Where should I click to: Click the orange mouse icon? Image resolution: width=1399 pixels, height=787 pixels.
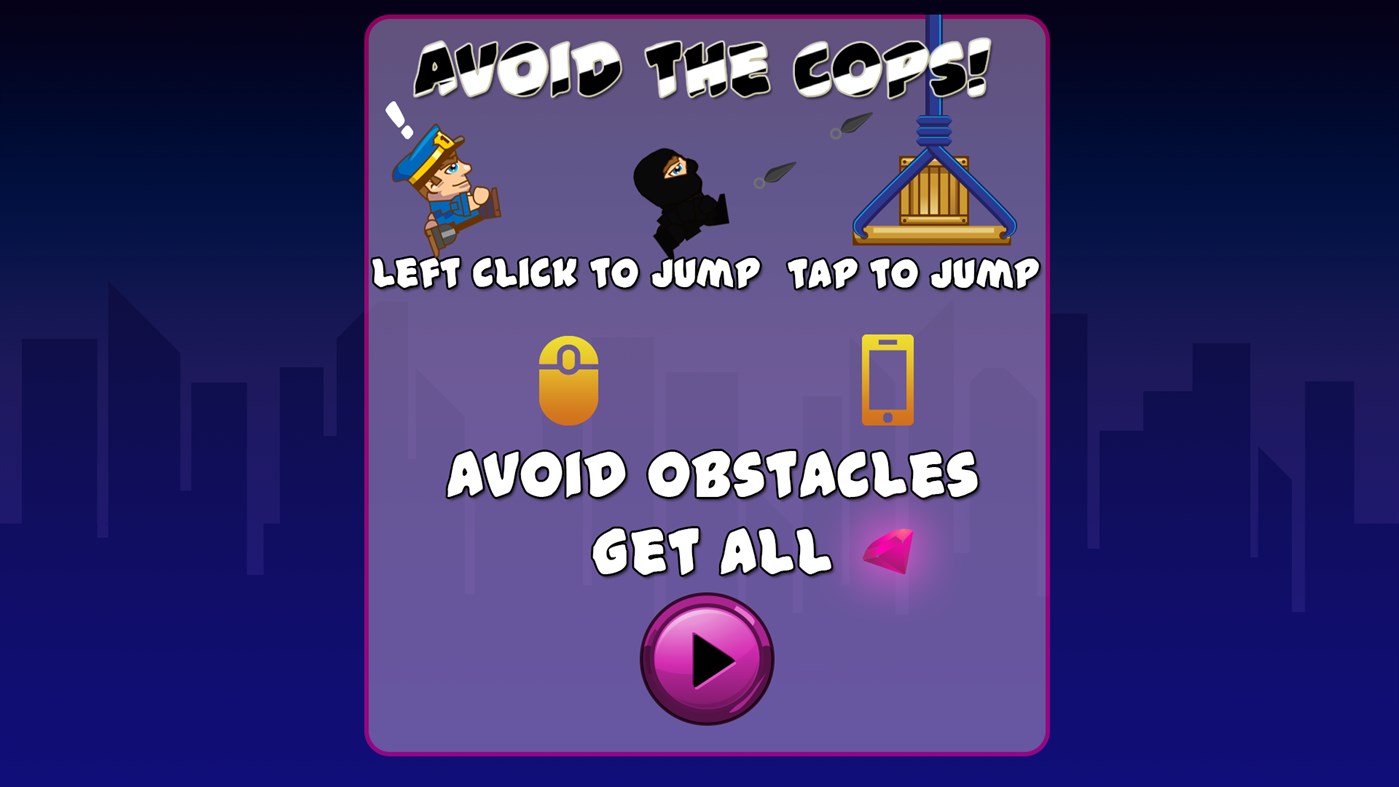tap(569, 381)
